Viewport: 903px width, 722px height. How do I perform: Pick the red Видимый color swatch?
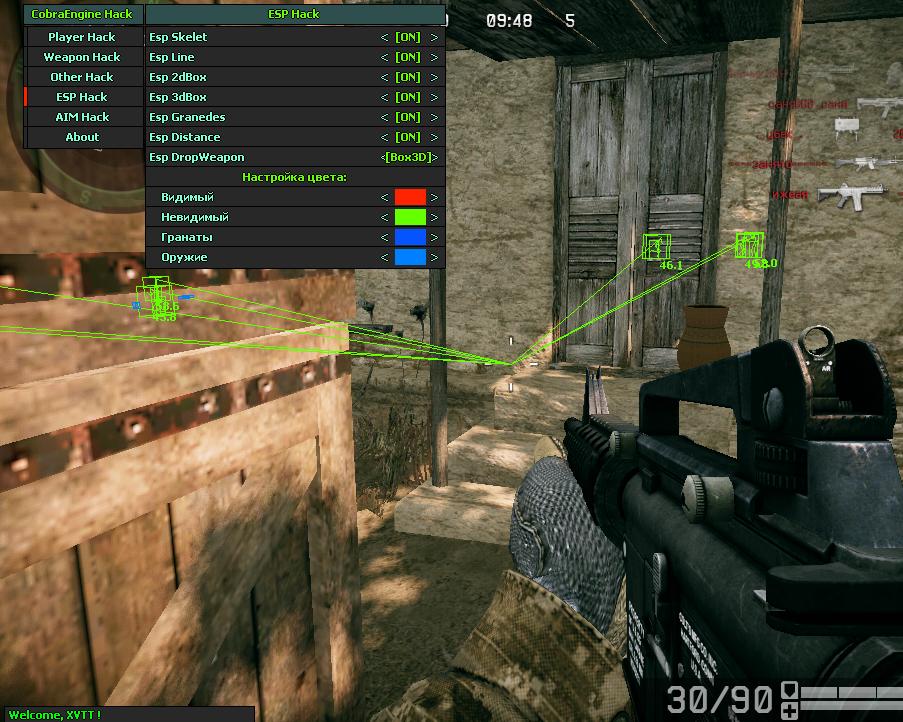410,197
